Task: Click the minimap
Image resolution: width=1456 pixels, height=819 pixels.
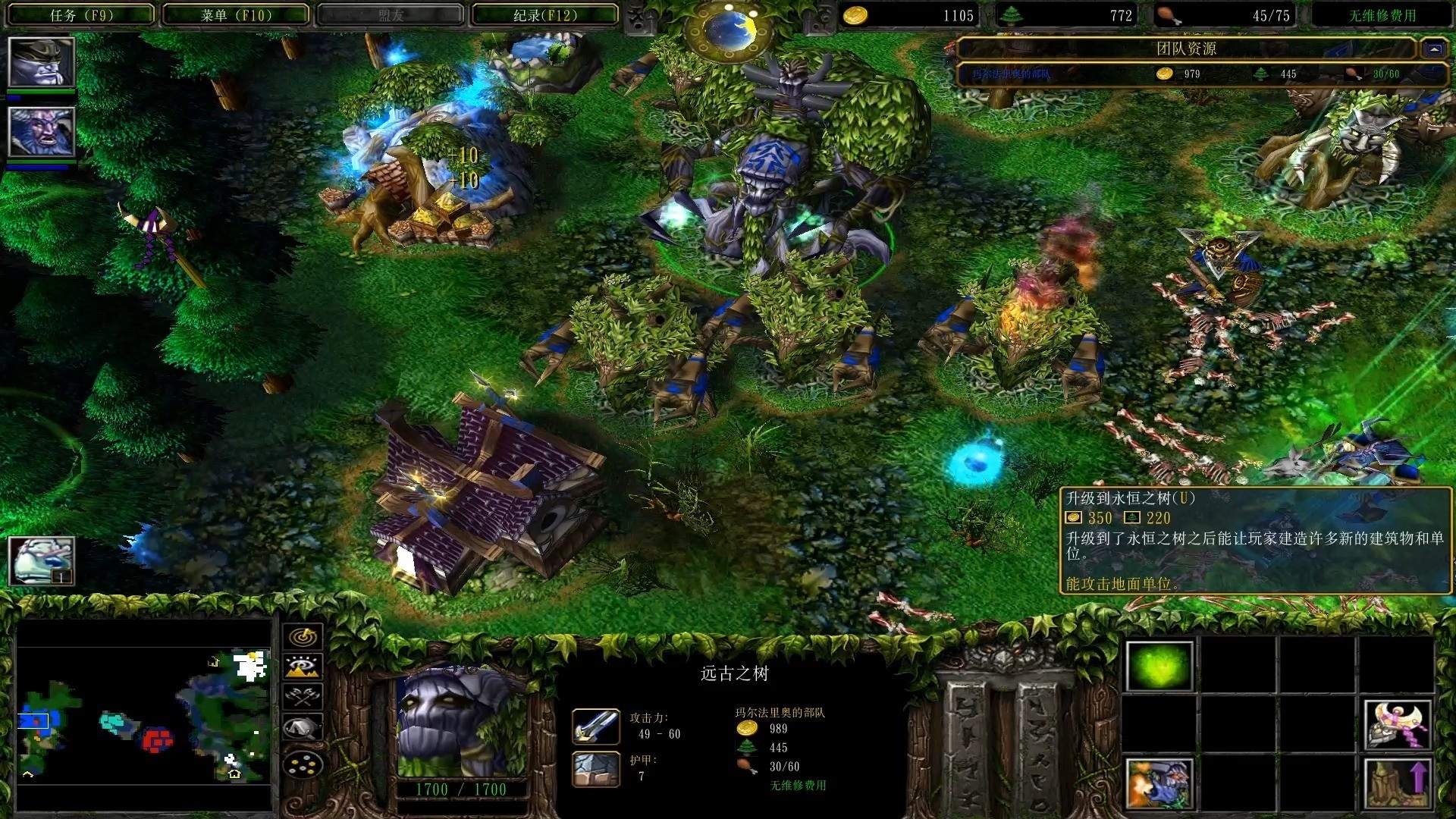Action: [x=144, y=714]
